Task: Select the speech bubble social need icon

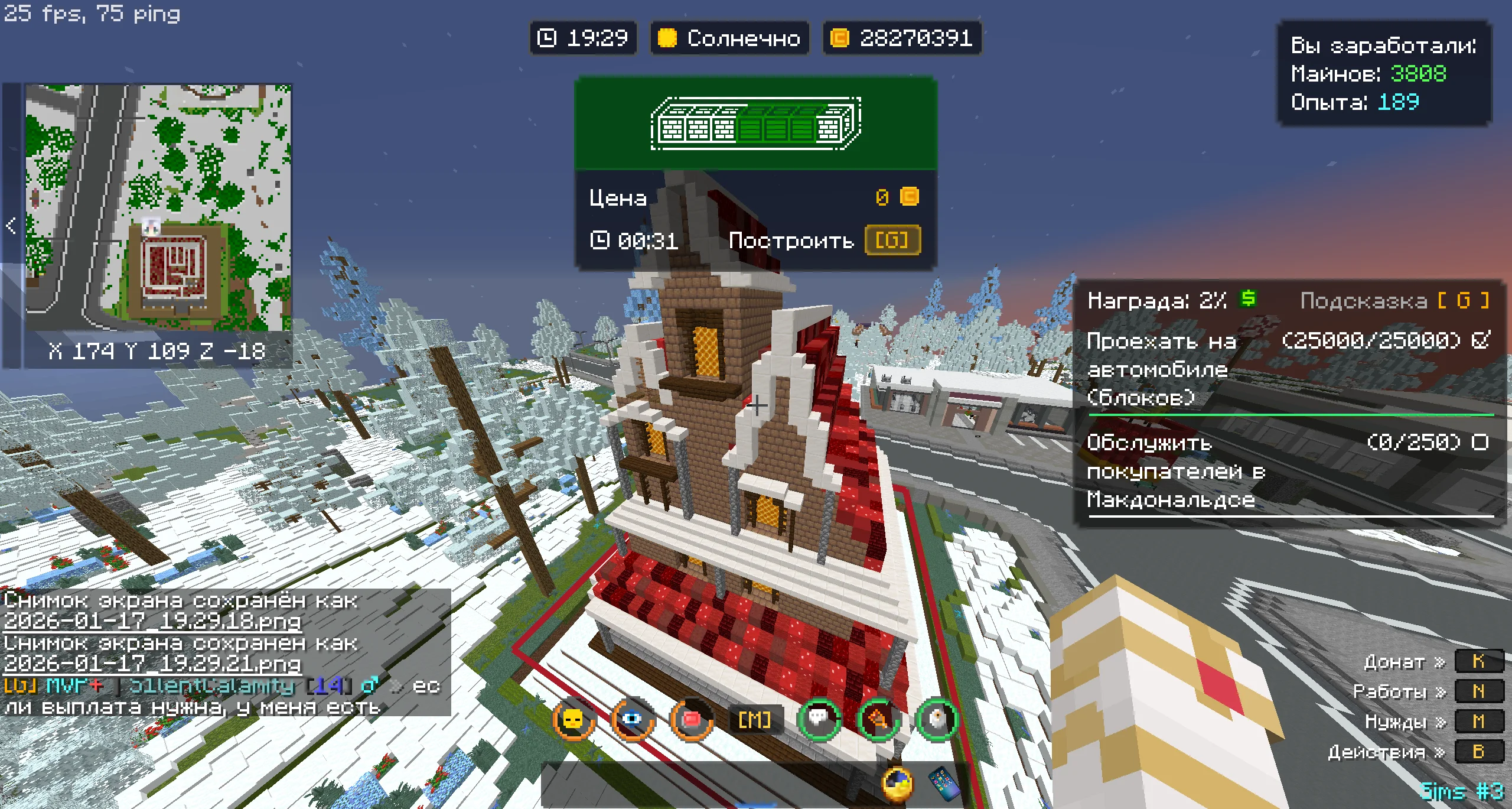Action: (x=819, y=719)
